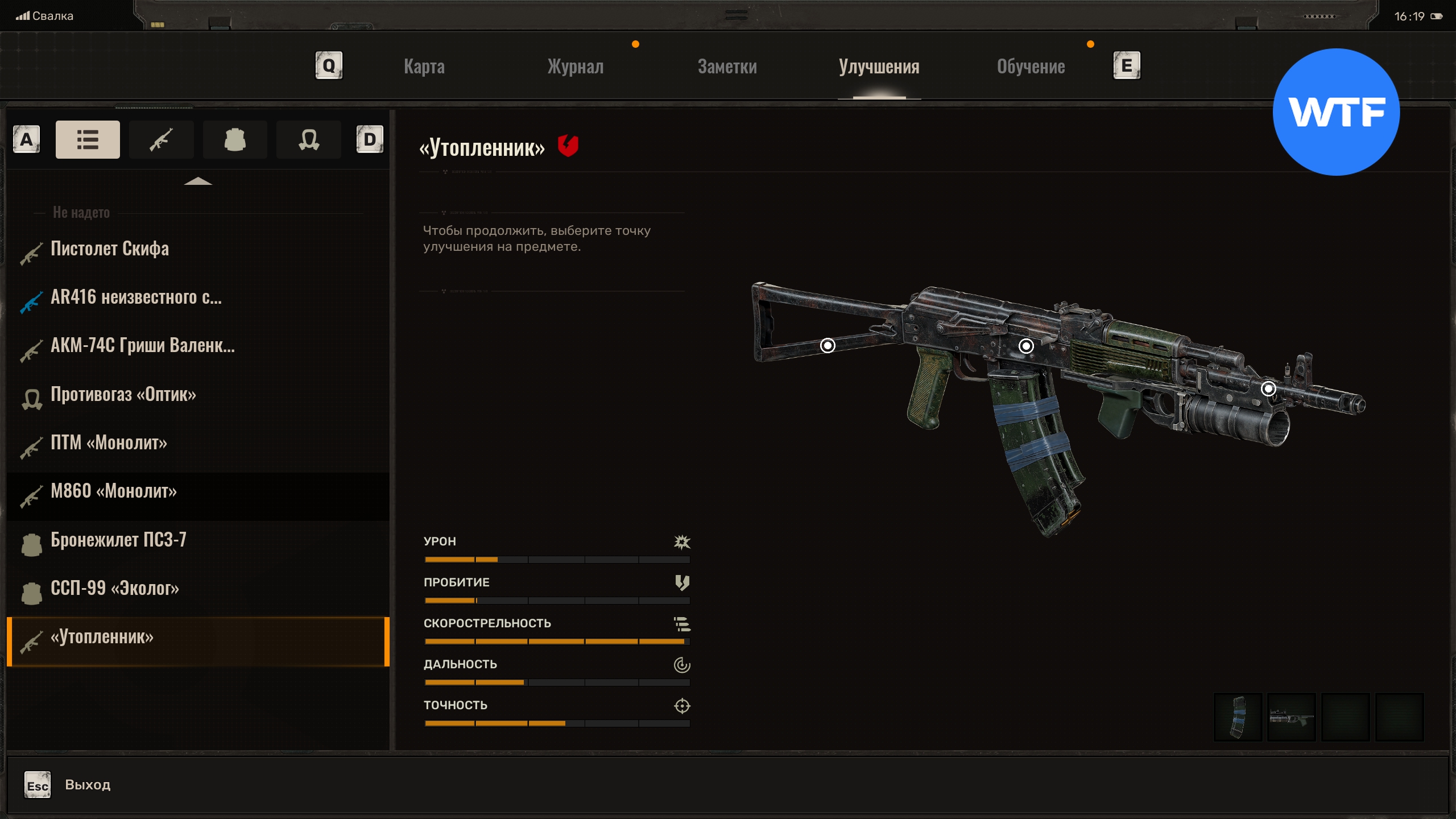Show only gas masks and helmets

(309, 139)
